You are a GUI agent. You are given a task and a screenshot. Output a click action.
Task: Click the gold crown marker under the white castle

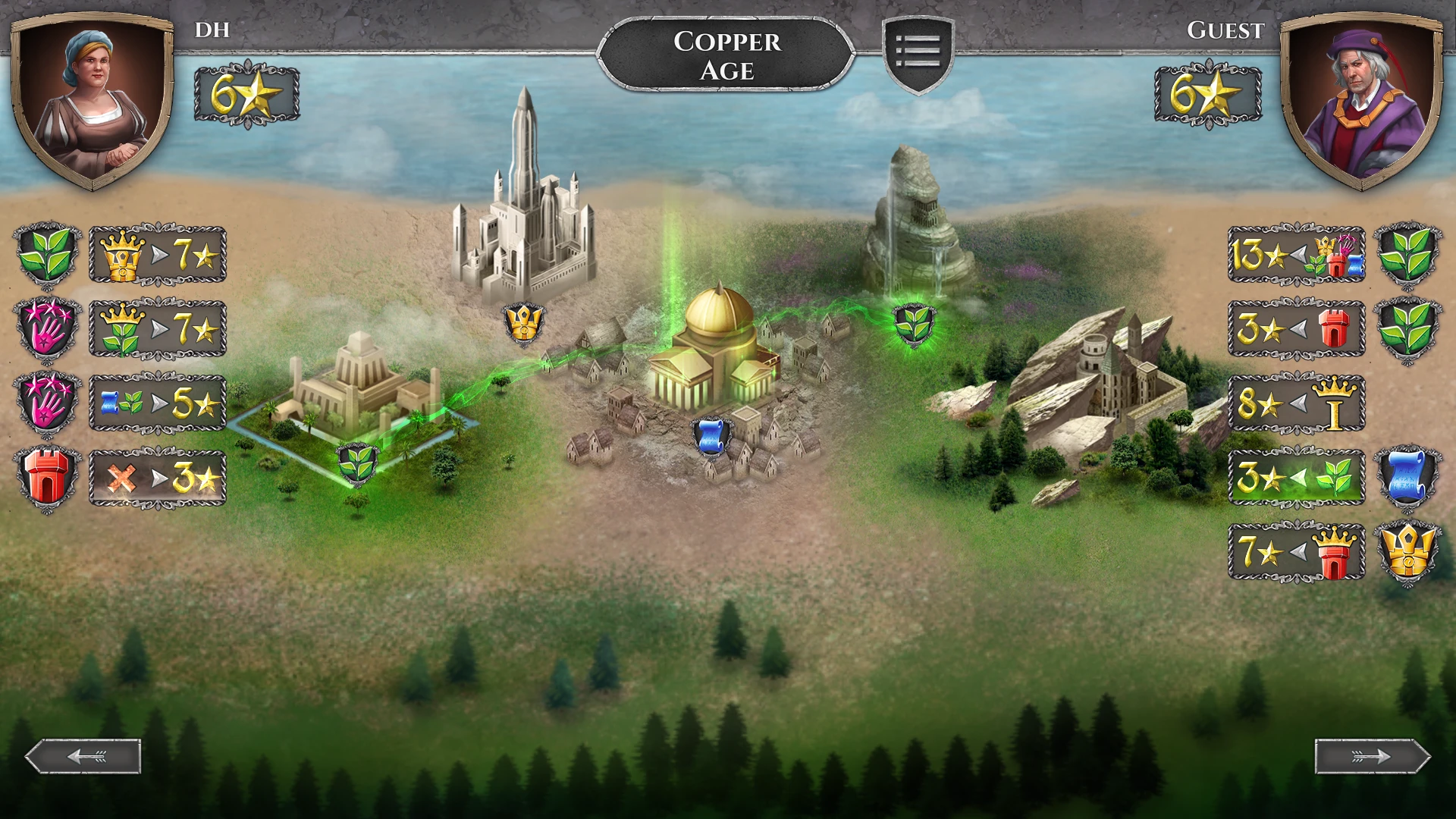point(523,323)
